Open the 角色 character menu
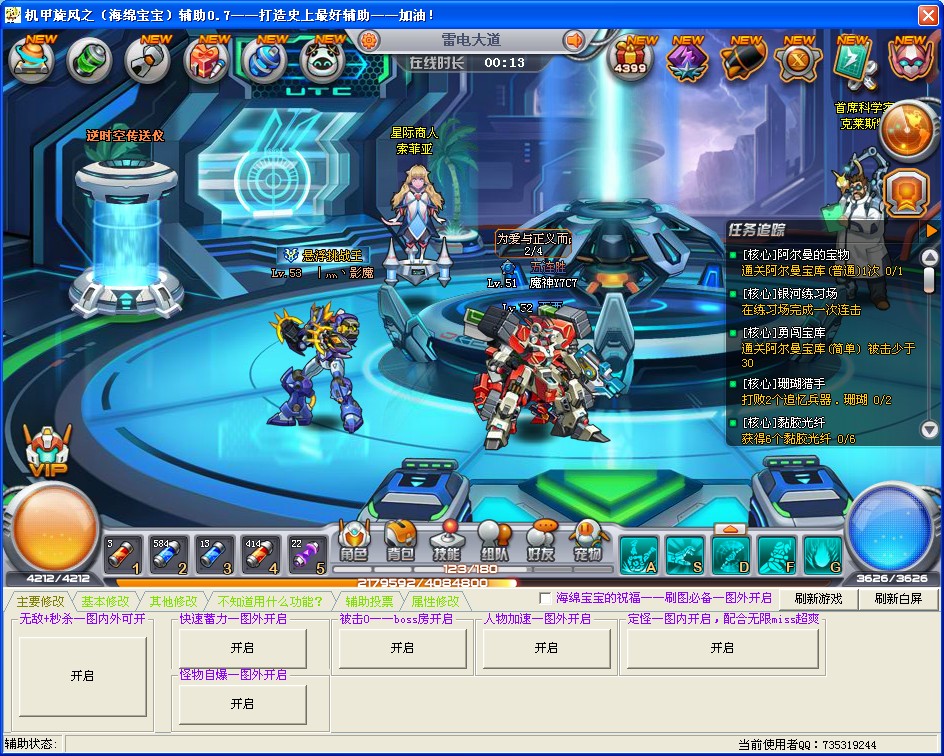 point(354,541)
